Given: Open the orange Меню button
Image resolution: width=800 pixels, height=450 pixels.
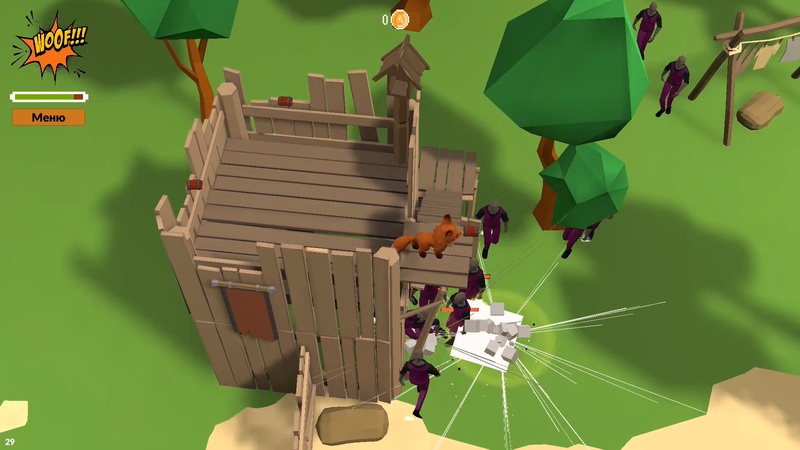Looking at the screenshot, I should (49, 117).
